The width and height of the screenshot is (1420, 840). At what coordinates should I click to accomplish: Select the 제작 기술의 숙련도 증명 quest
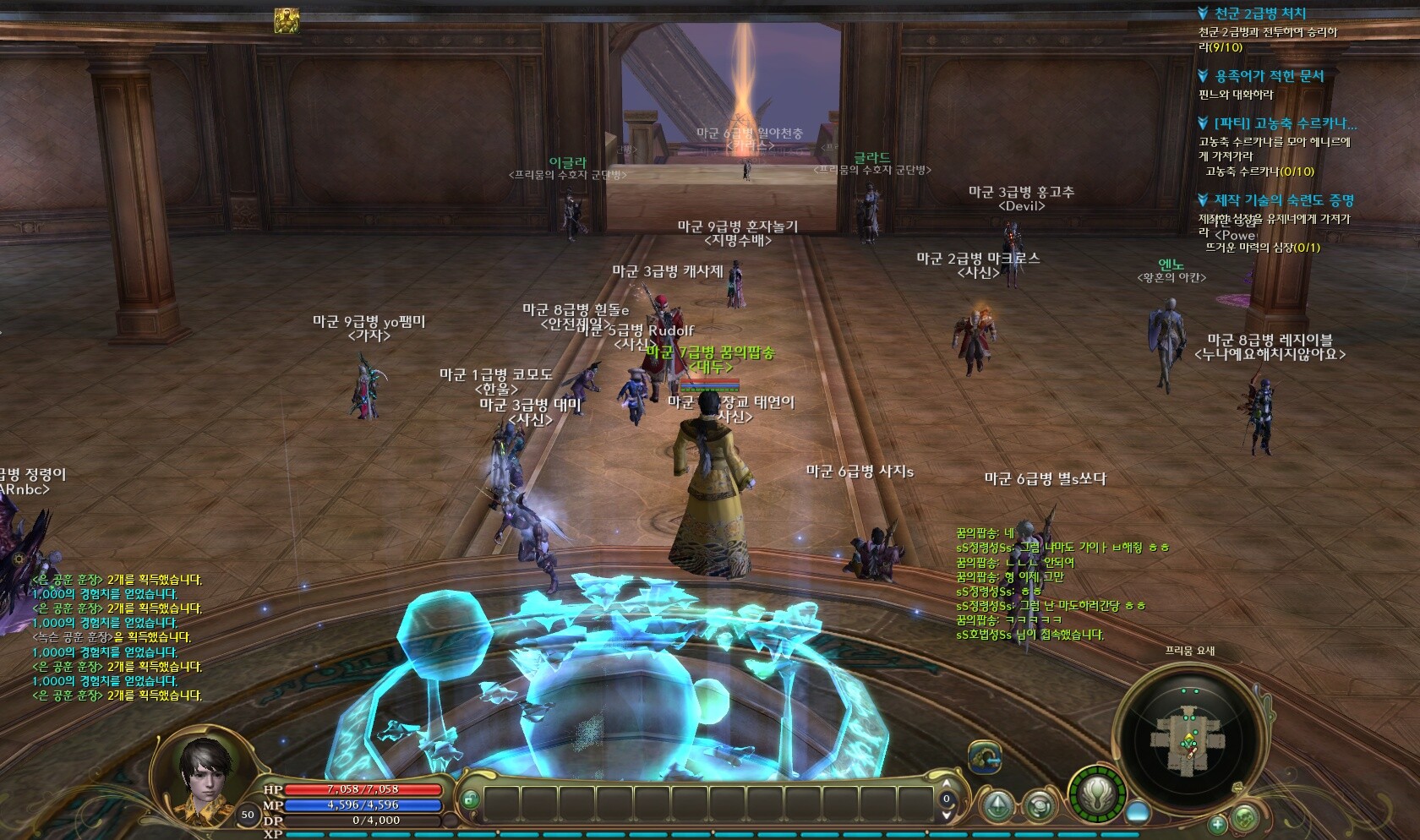tap(1284, 201)
